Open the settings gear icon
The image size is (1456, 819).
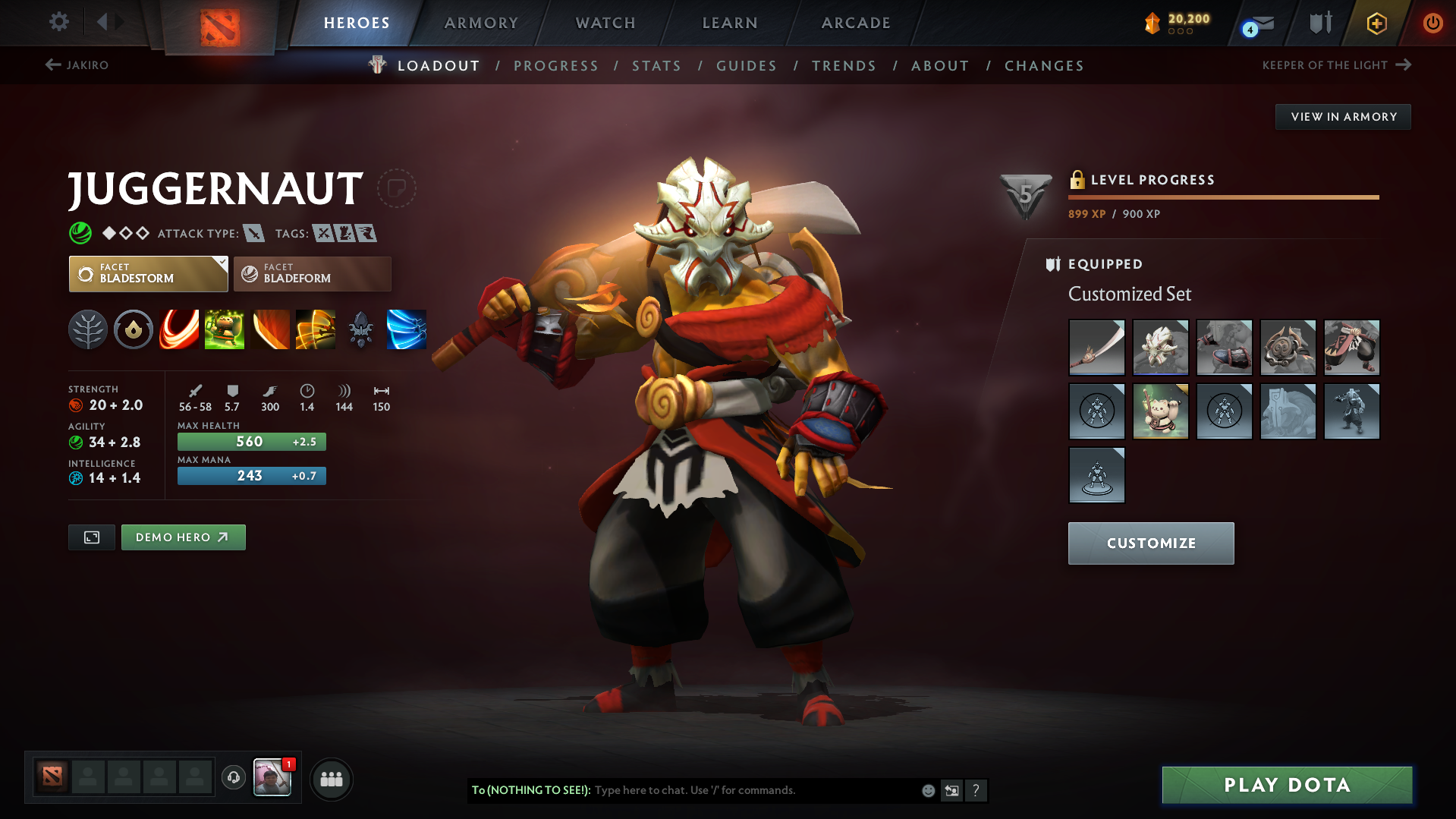pos(58,22)
